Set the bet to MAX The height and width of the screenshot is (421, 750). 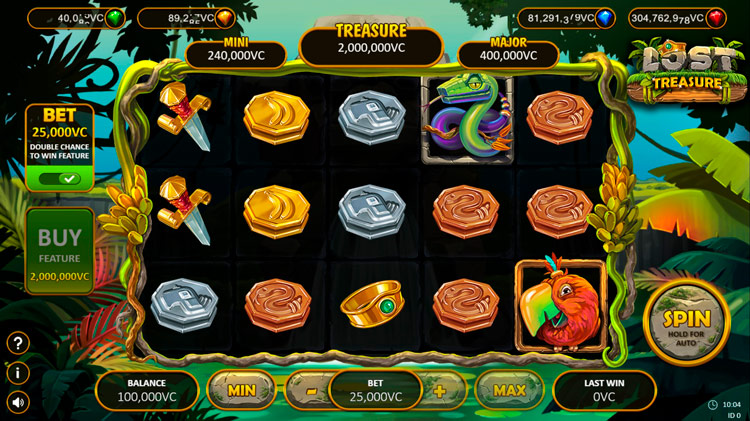click(509, 390)
